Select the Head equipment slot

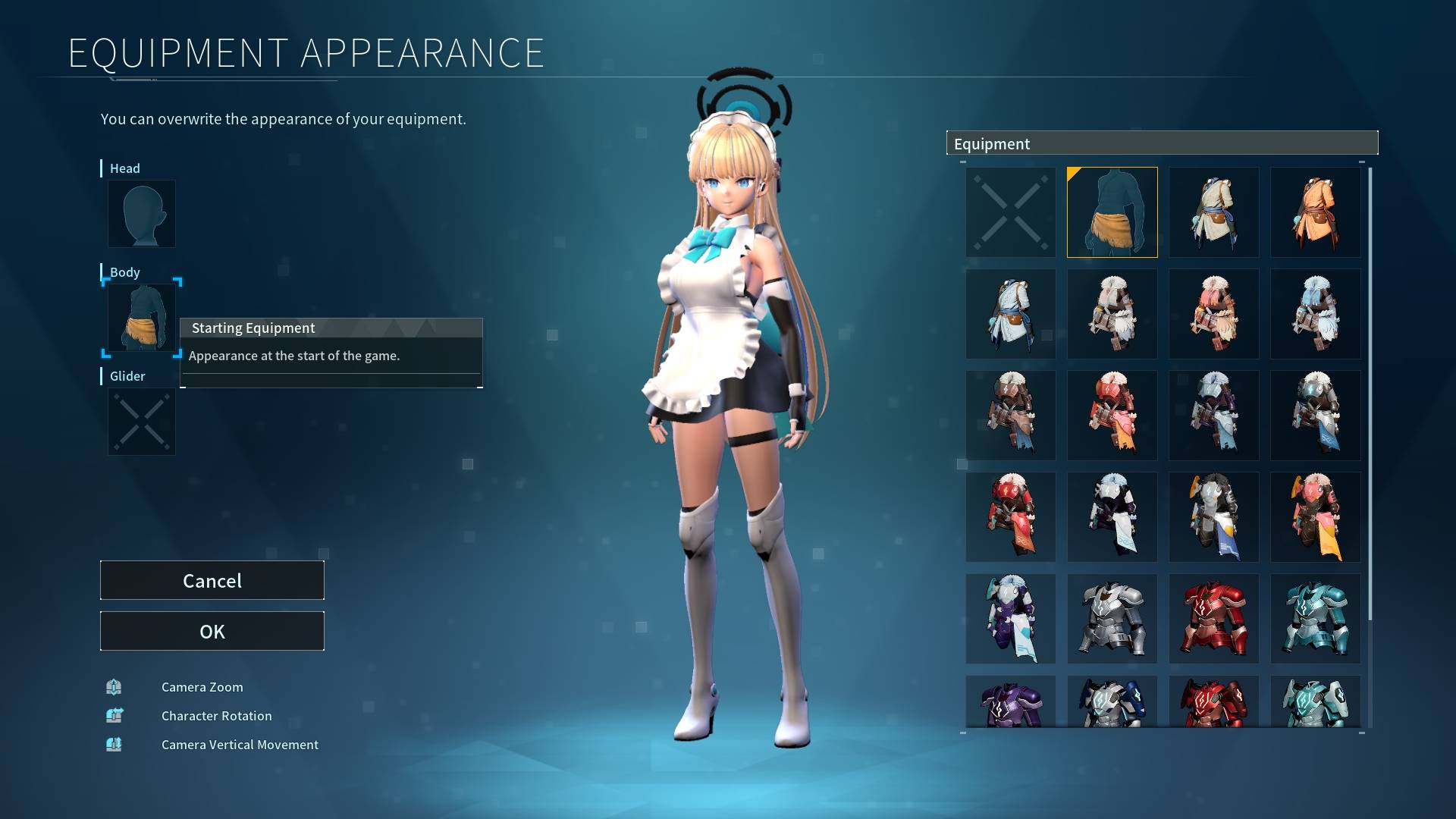[x=141, y=214]
